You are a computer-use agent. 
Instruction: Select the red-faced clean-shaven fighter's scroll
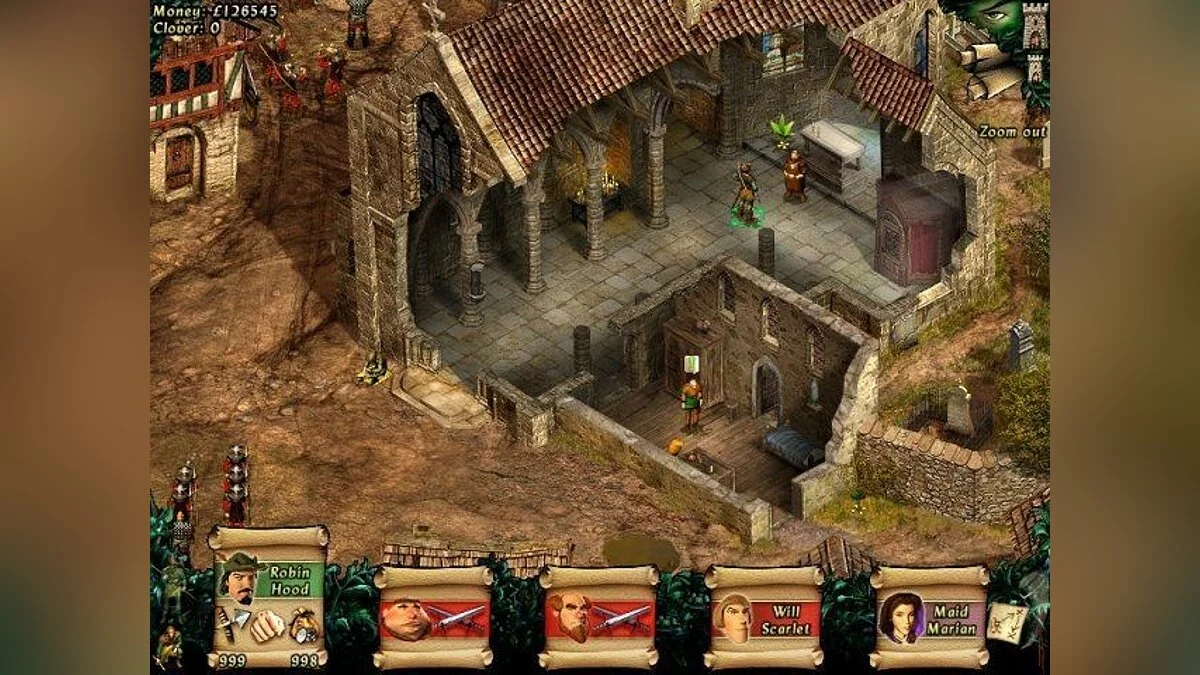click(433, 618)
